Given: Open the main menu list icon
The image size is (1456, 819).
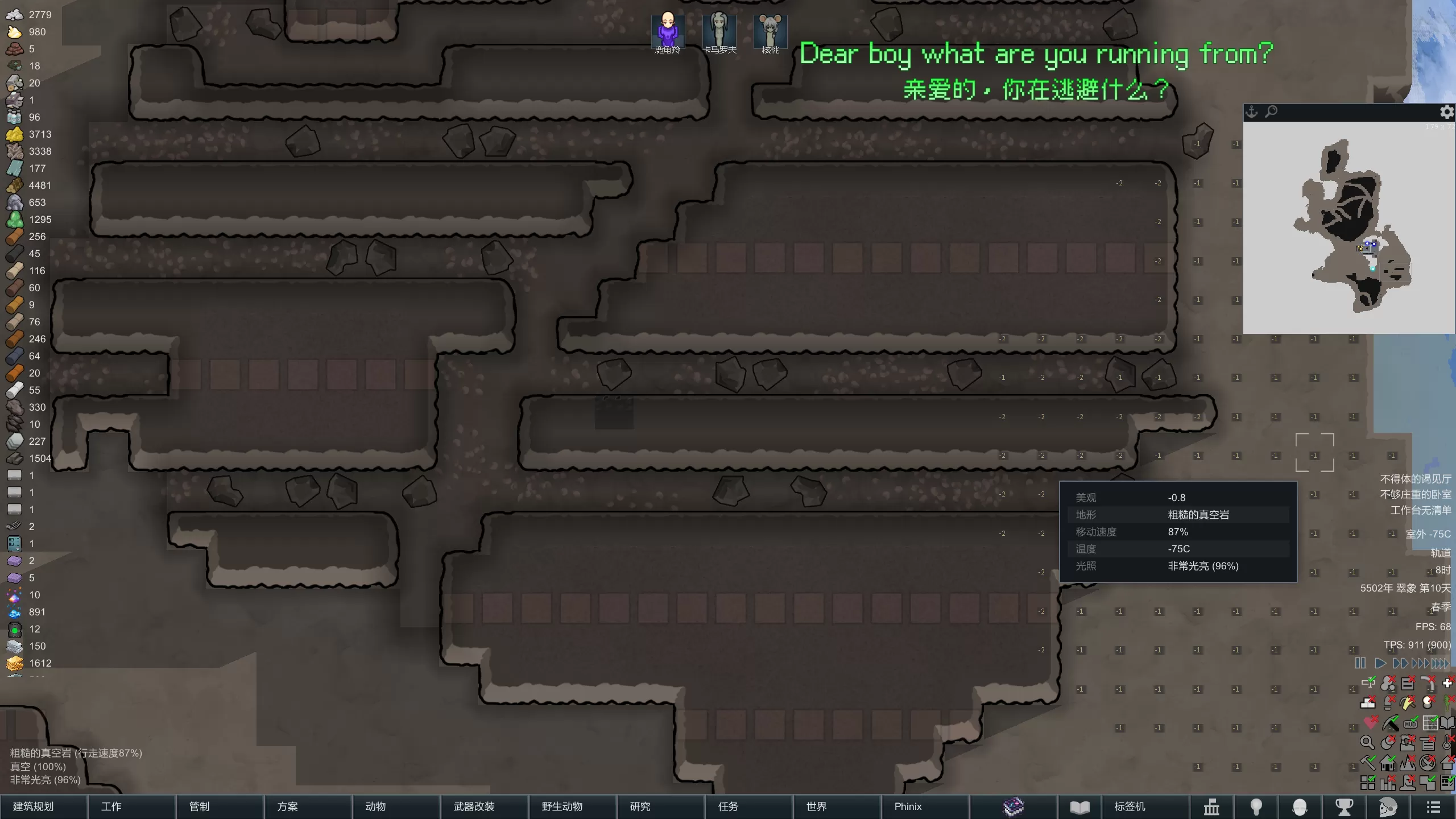Looking at the screenshot, I should click(x=1433, y=806).
